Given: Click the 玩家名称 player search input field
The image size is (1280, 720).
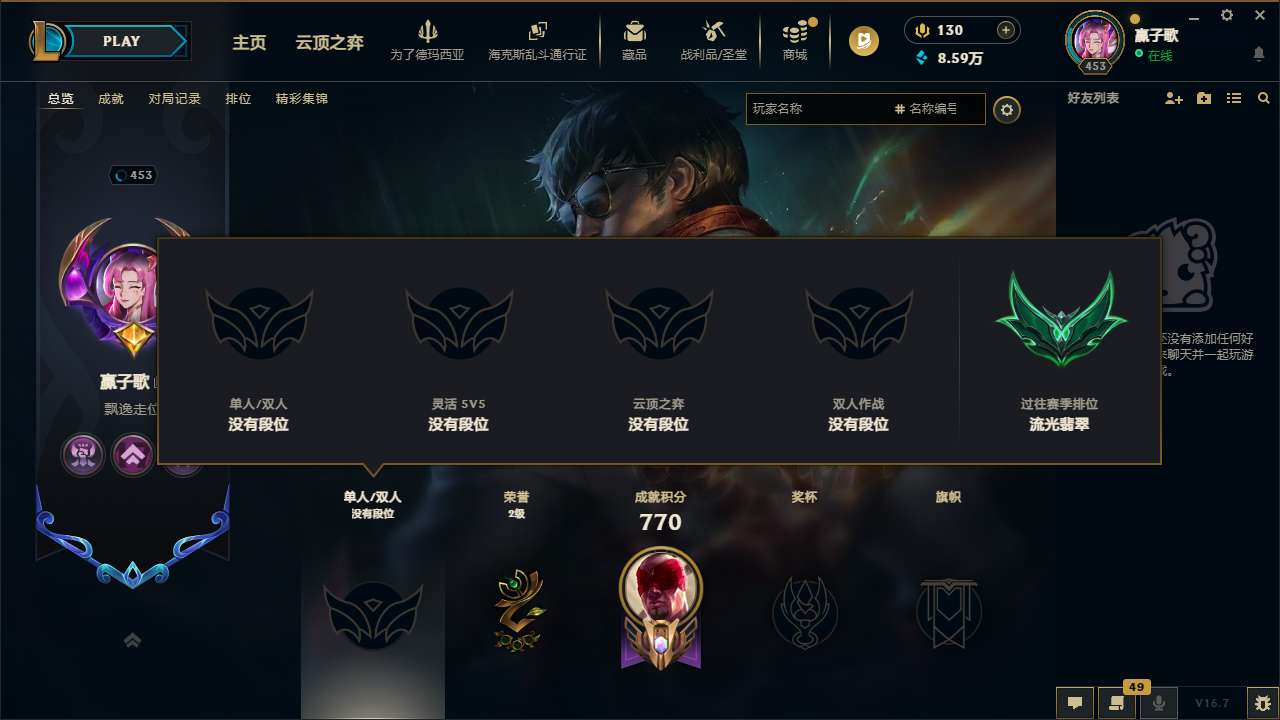Looking at the screenshot, I should [820, 109].
